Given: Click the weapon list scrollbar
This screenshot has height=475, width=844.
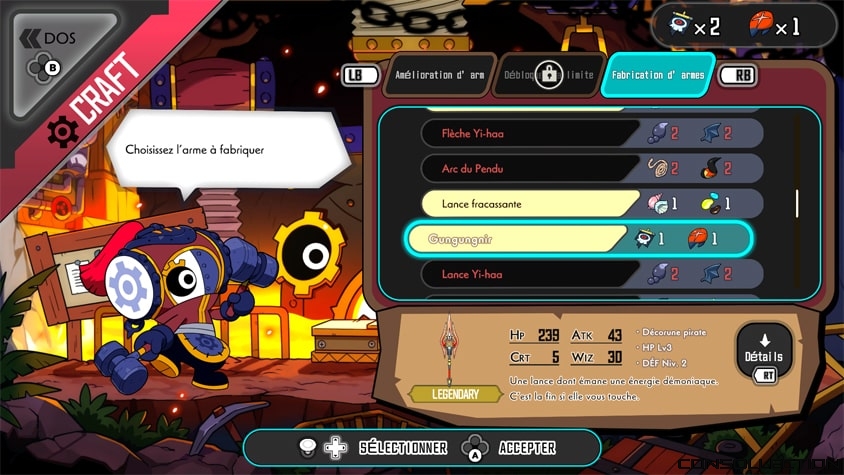Looking at the screenshot, I should (x=797, y=203).
